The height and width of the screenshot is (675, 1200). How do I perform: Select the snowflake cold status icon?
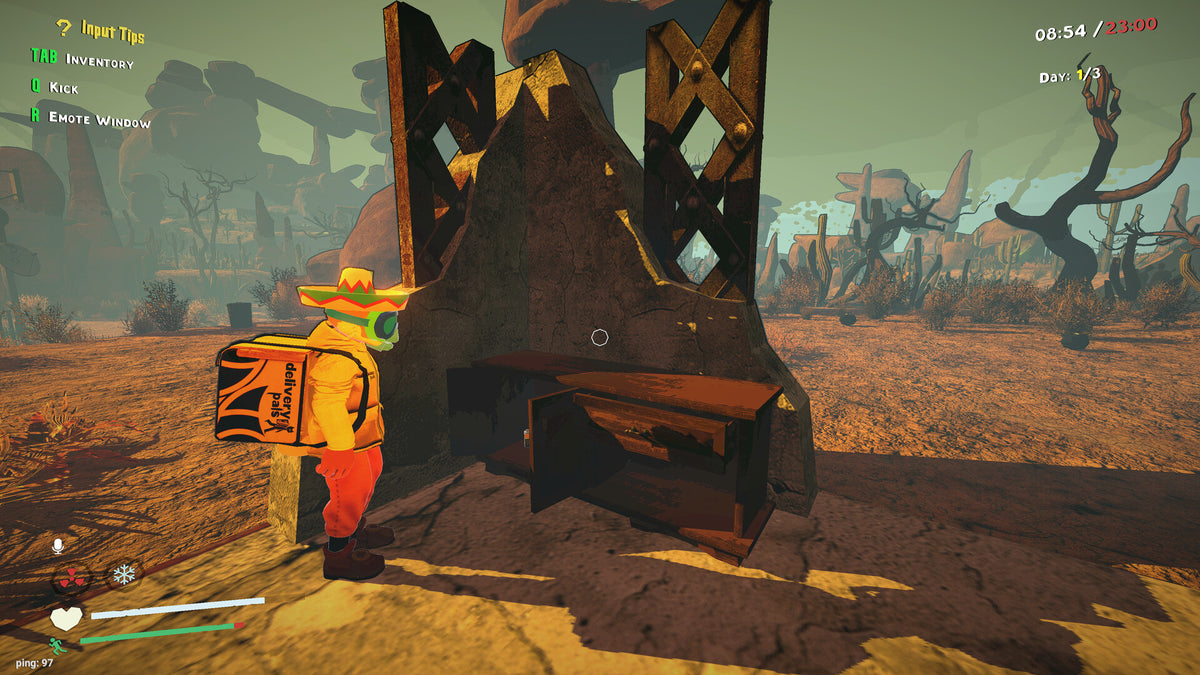[x=124, y=574]
